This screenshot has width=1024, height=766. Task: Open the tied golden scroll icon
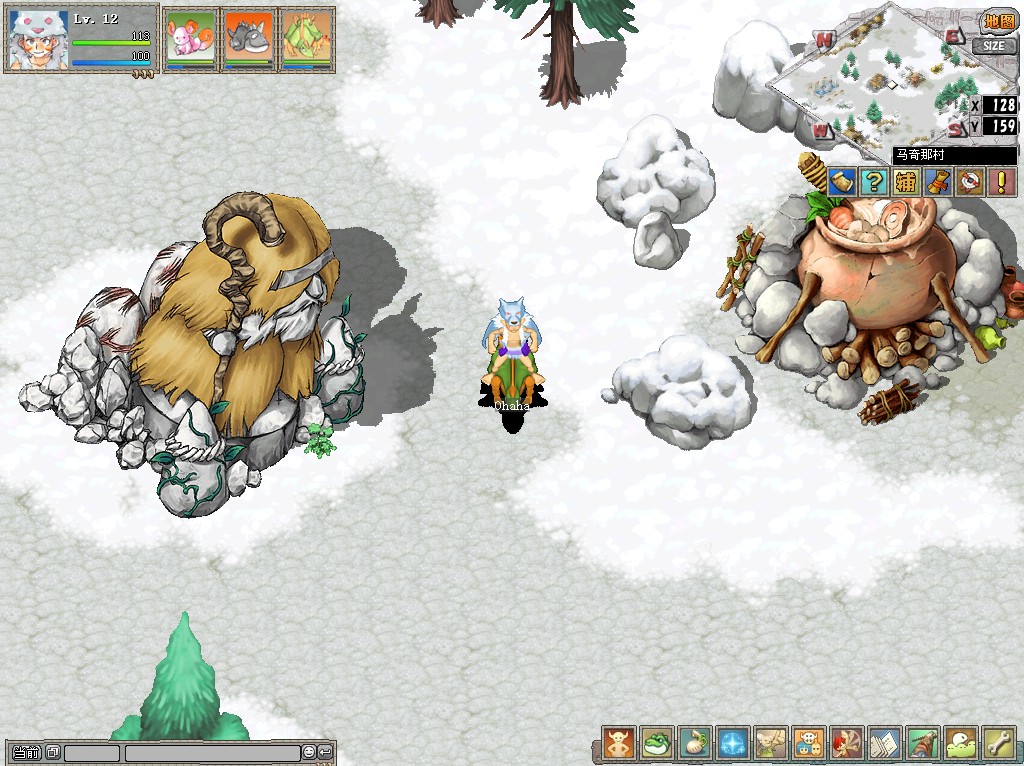click(937, 181)
